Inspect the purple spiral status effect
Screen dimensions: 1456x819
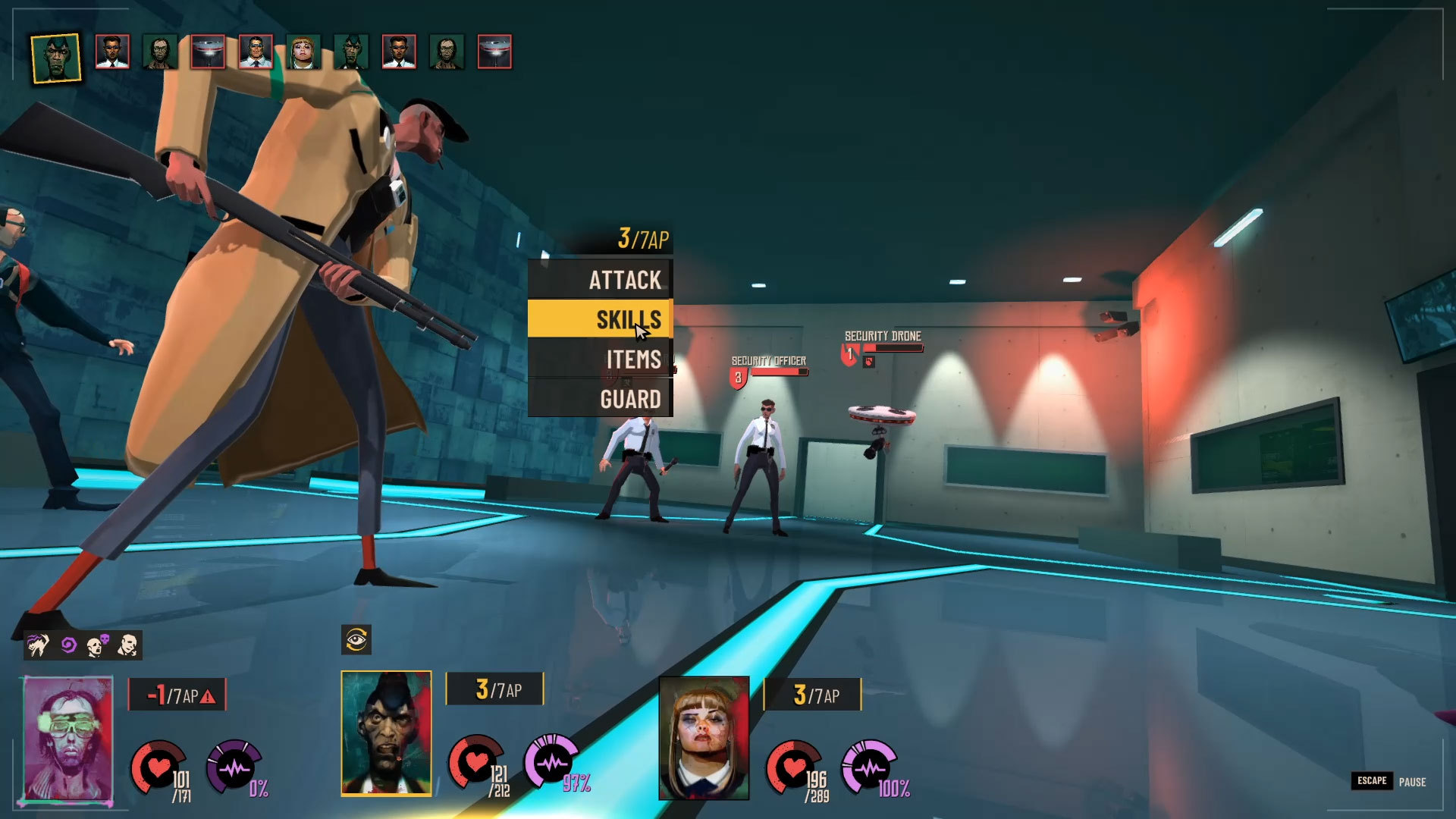[68, 645]
